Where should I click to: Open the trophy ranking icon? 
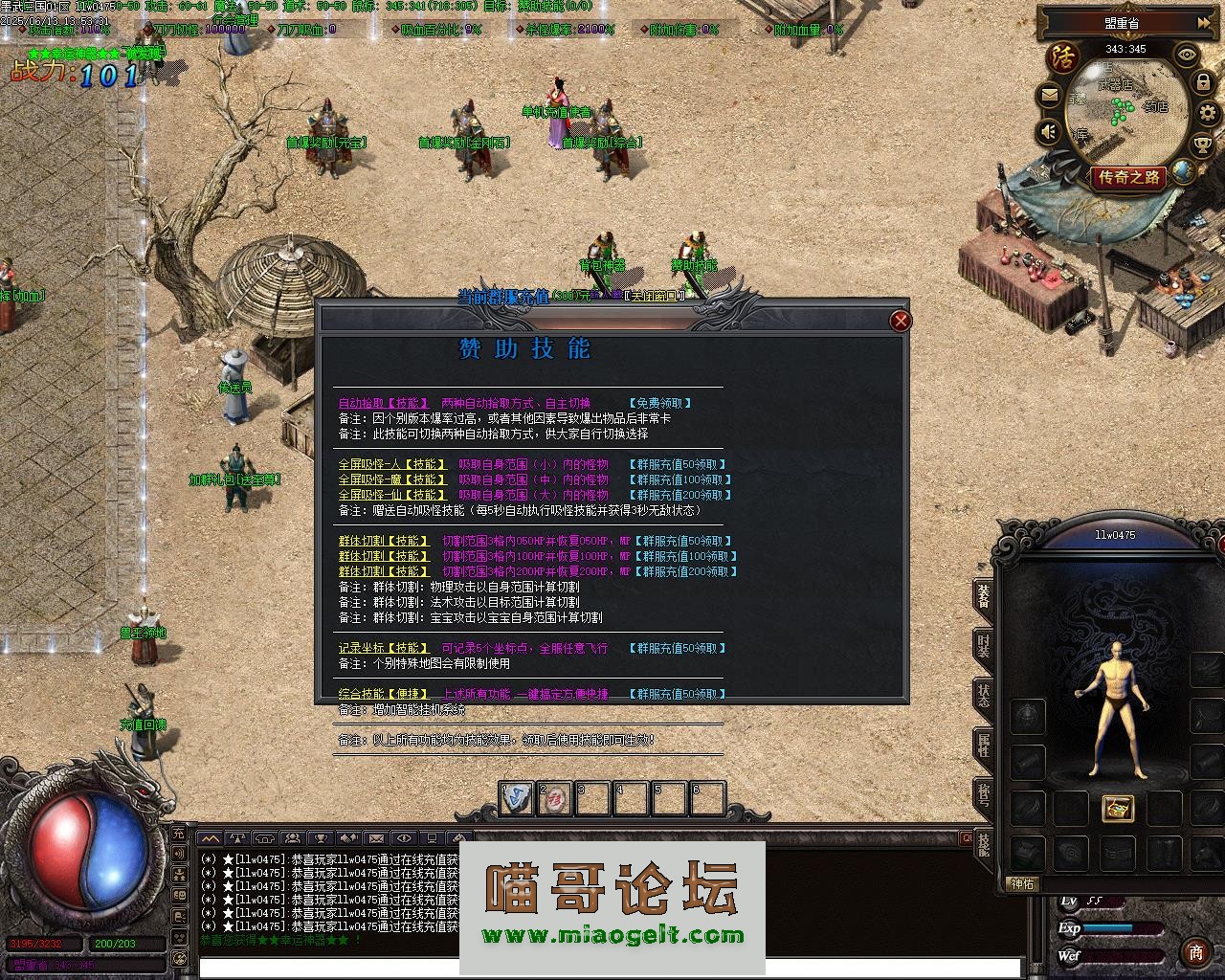tap(1202, 145)
